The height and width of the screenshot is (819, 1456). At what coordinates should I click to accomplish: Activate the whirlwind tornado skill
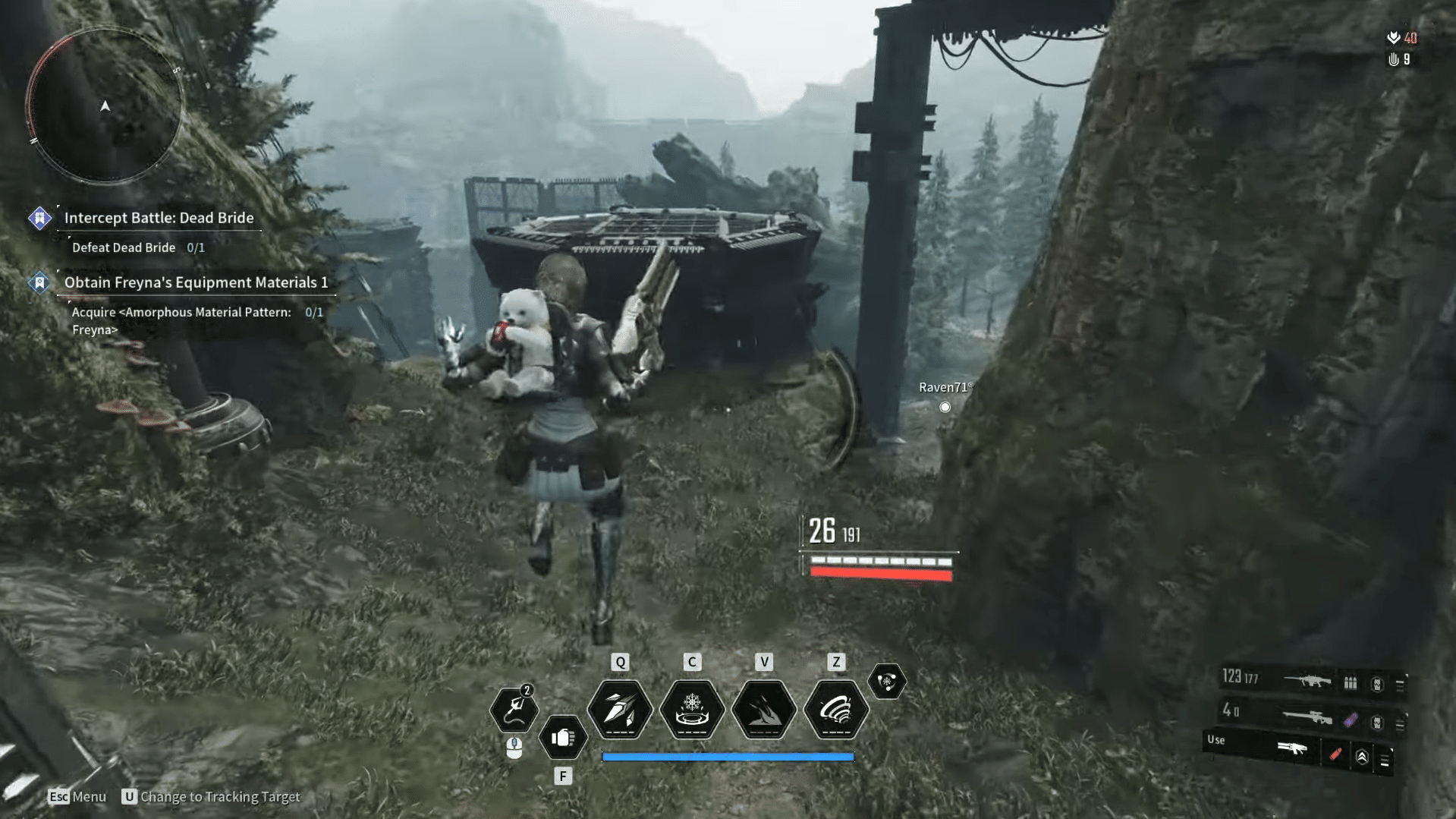(x=836, y=710)
